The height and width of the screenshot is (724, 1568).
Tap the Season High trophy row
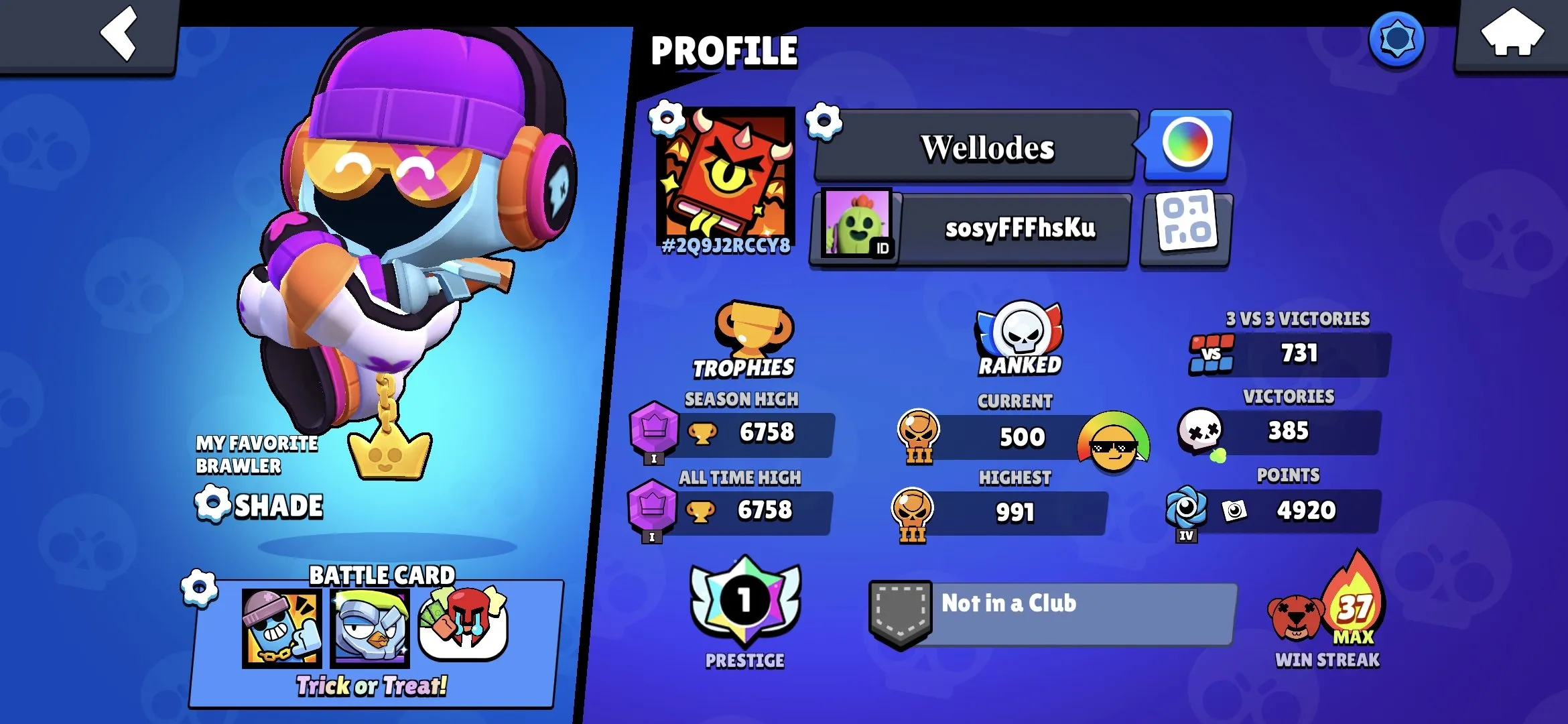coord(744,433)
